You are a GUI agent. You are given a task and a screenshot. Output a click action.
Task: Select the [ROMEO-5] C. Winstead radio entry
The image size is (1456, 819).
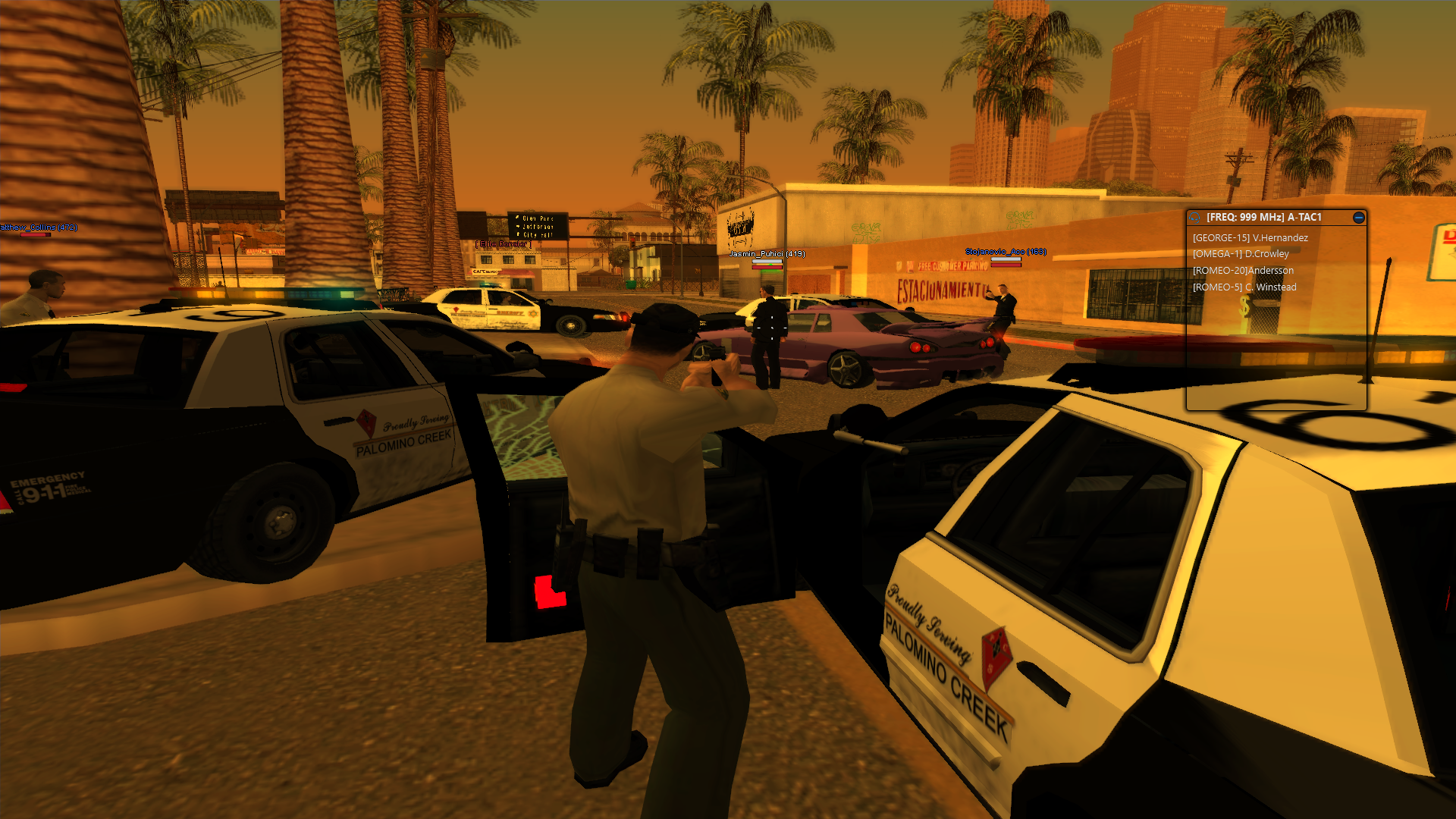(x=1245, y=287)
